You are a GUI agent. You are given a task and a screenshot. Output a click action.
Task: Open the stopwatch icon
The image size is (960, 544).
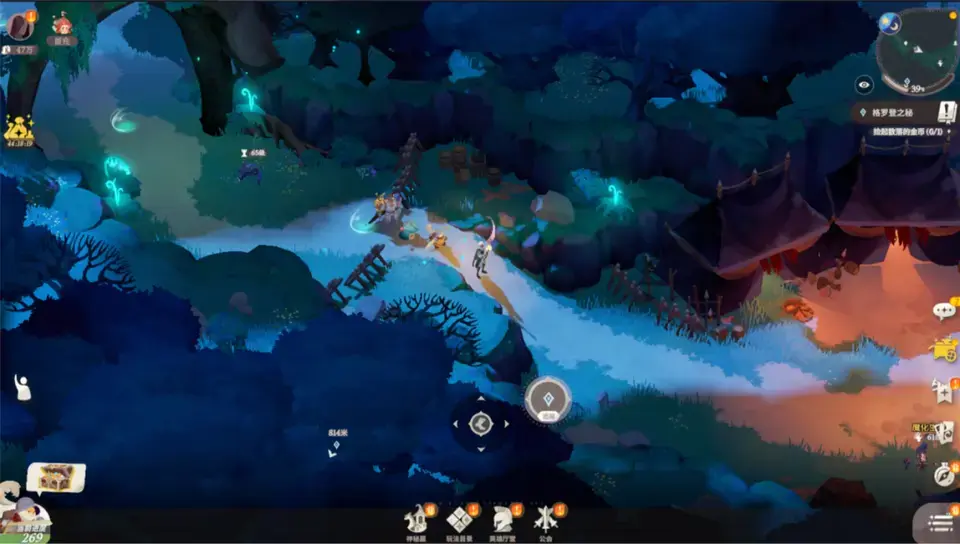(943, 475)
